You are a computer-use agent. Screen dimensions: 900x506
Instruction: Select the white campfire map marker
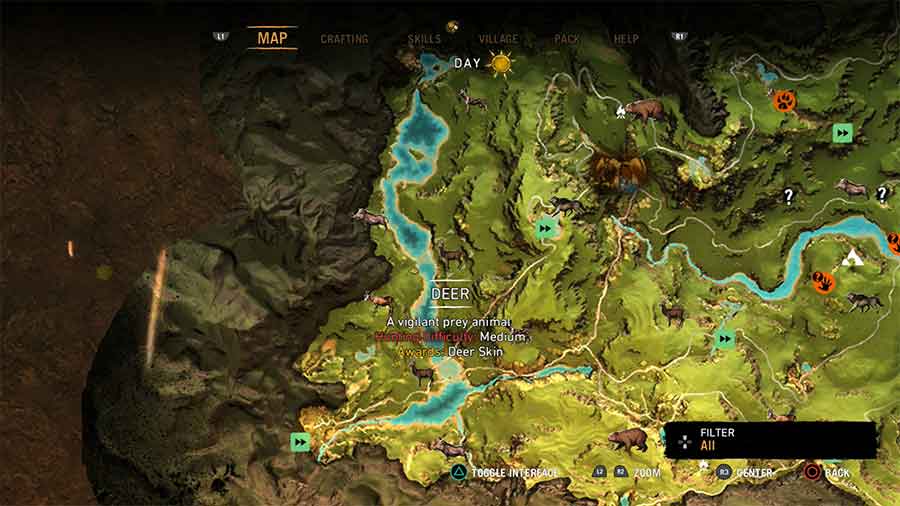point(621,110)
